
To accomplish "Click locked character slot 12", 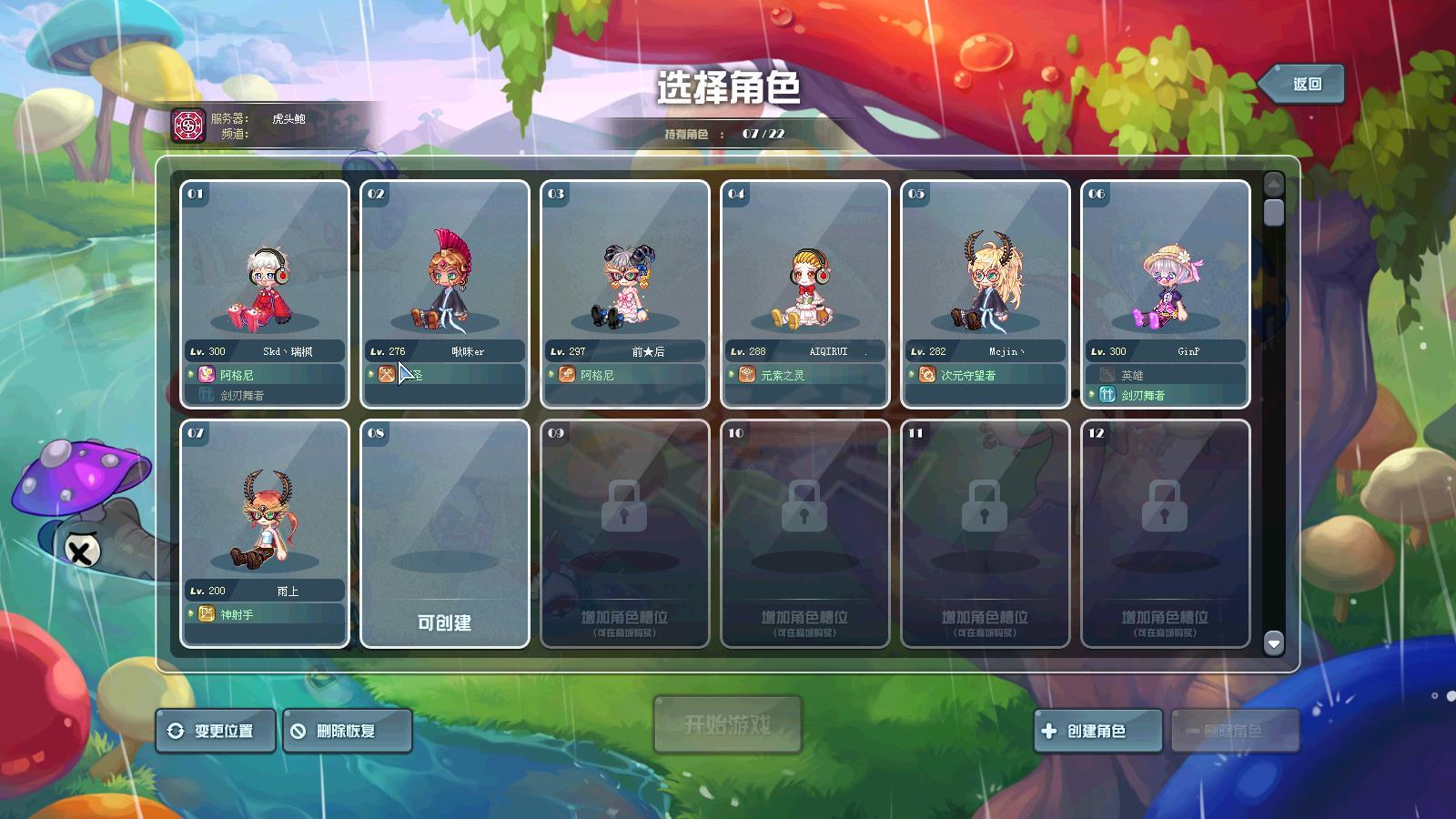I will click(x=1166, y=532).
